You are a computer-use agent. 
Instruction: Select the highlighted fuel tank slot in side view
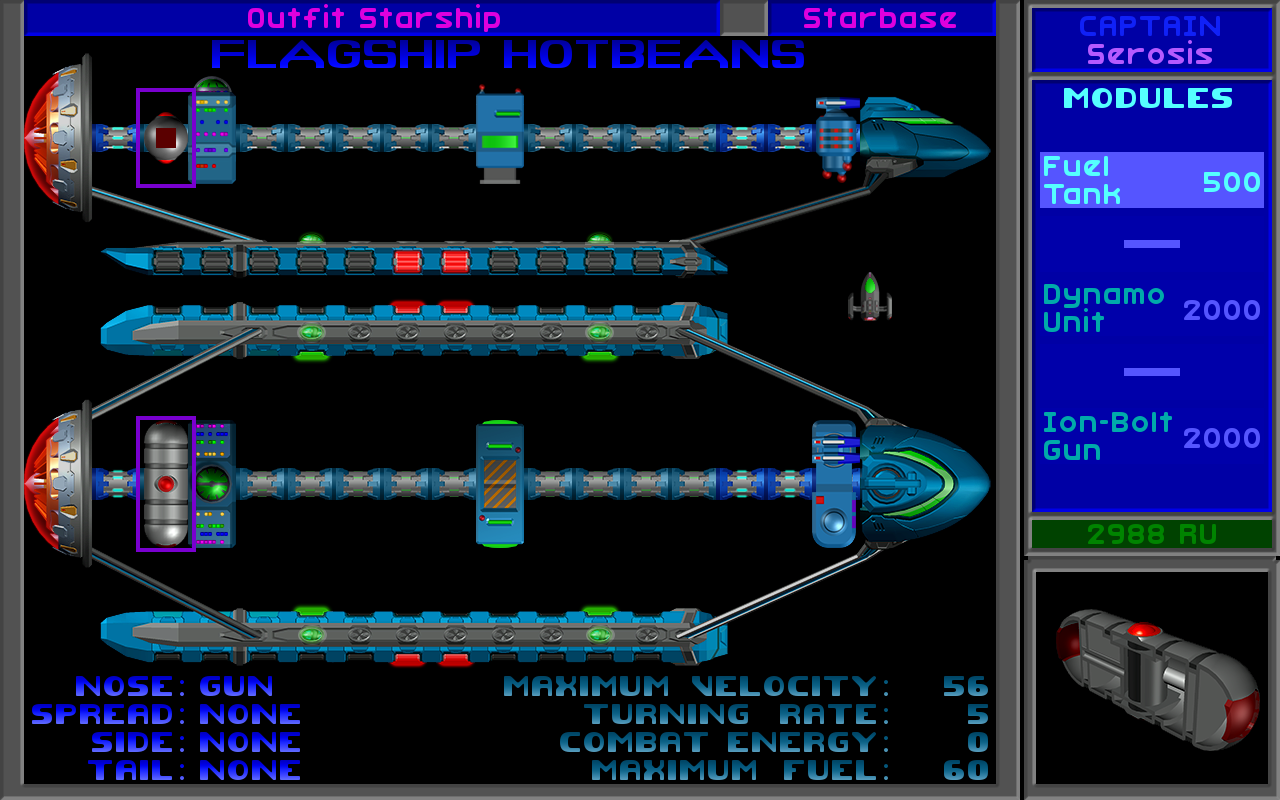tap(166, 137)
